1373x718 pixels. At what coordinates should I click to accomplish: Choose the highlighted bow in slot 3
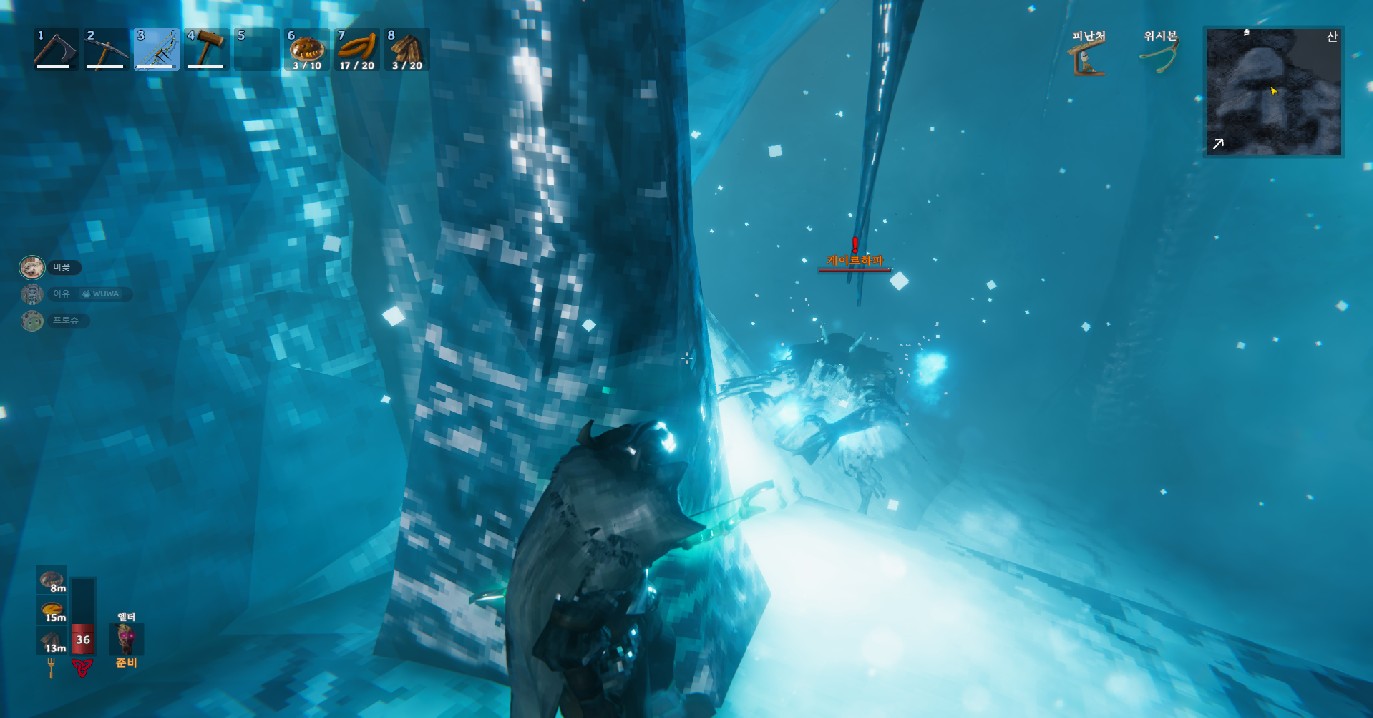(156, 49)
